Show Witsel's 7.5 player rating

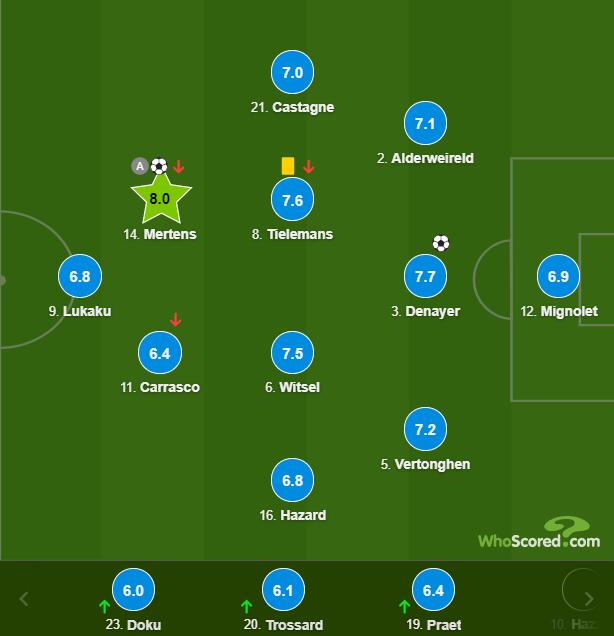[292, 353]
